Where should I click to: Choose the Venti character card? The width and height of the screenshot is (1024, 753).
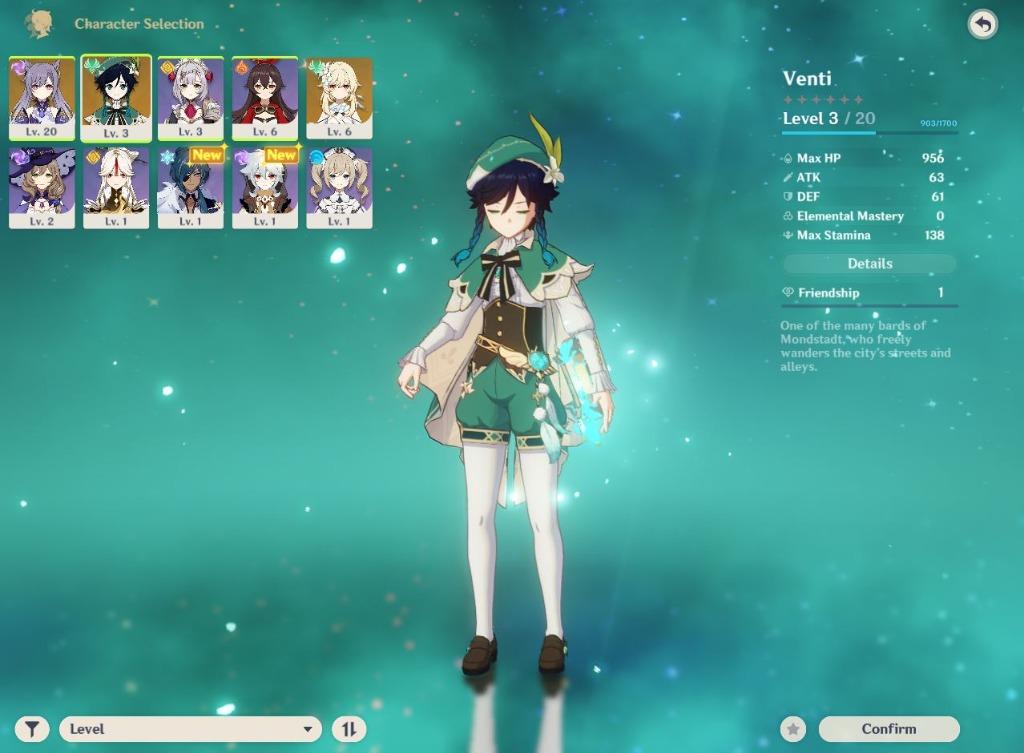pos(116,97)
